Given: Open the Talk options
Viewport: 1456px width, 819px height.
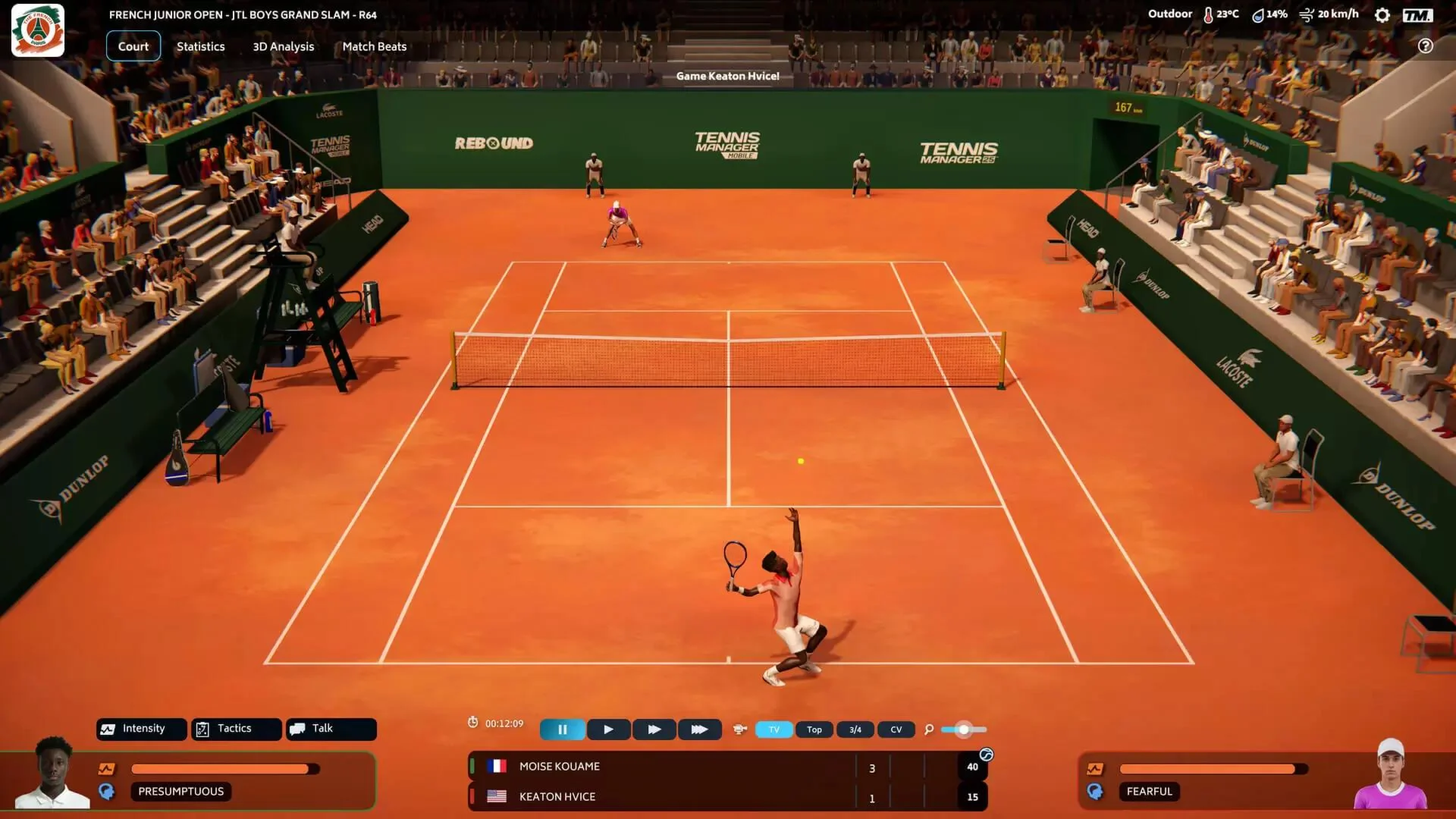Looking at the screenshot, I should [331, 729].
